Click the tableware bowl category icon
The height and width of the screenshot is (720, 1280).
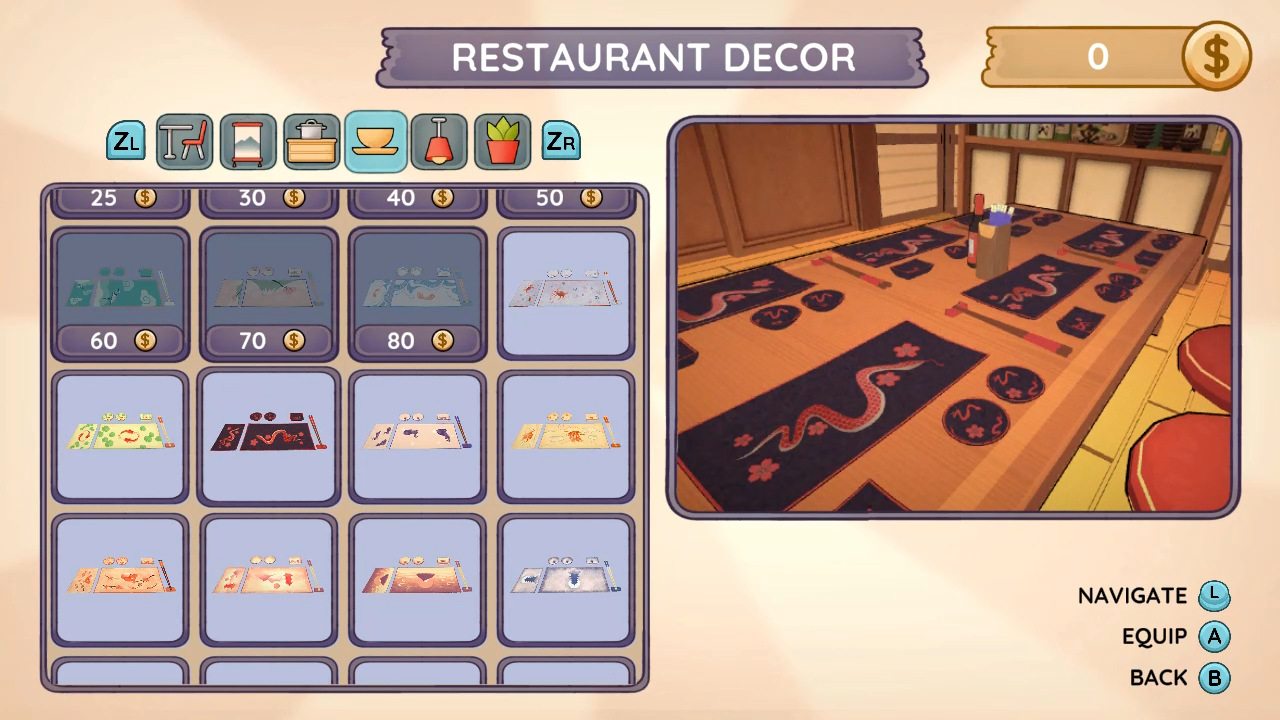click(x=375, y=141)
